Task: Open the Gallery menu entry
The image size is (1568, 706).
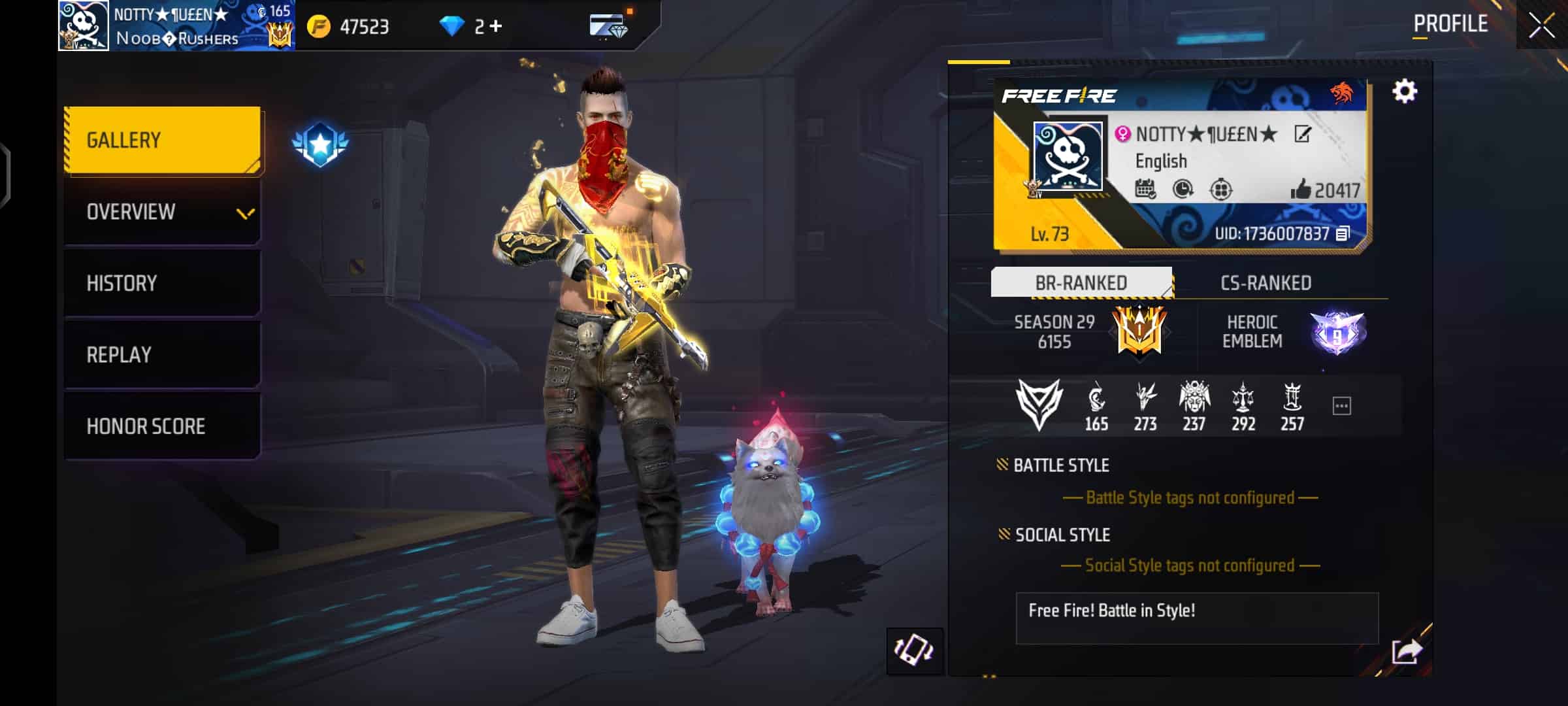Action: (x=162, y=140)
